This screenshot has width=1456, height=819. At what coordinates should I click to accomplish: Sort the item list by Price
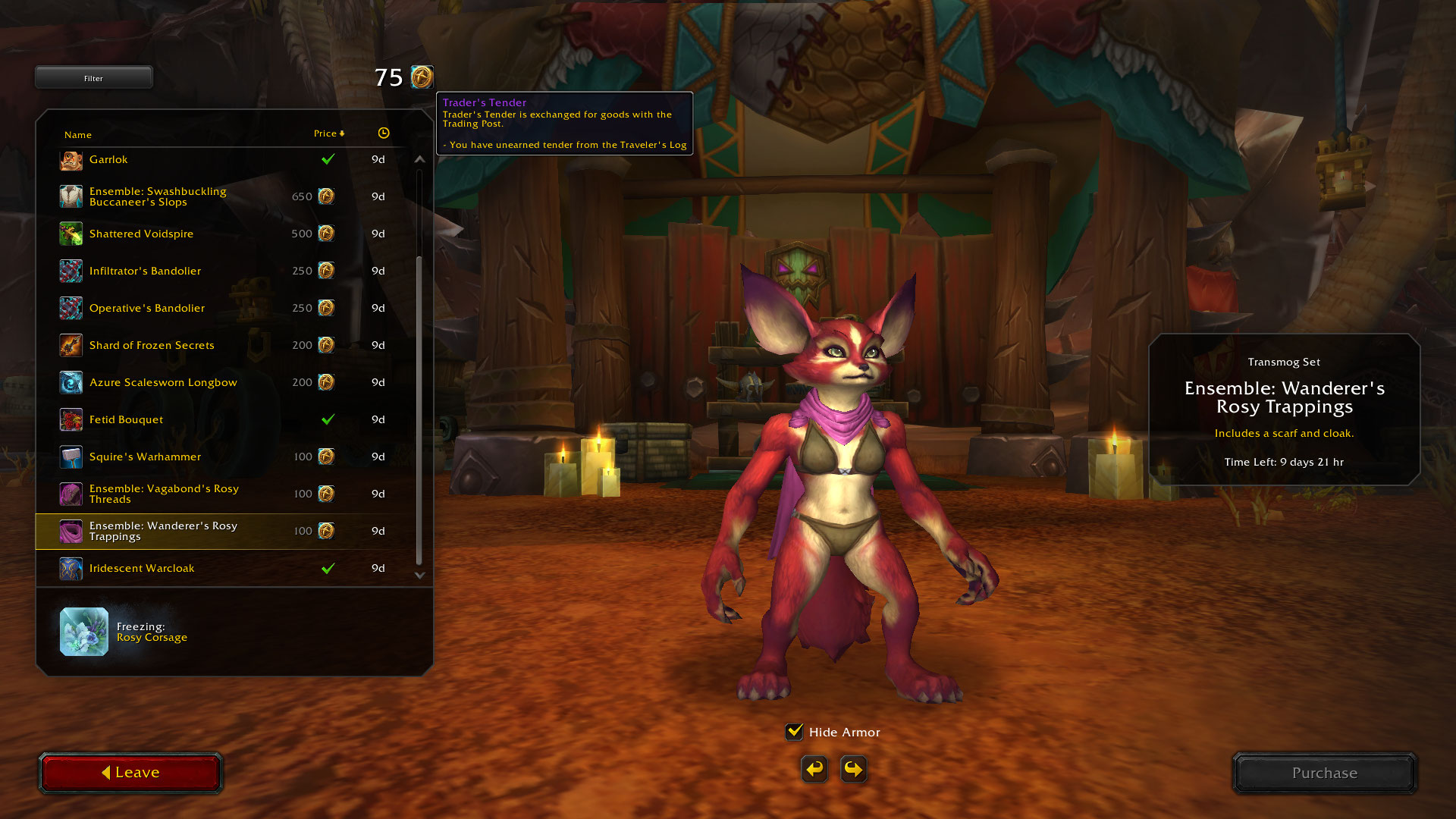[328, 133]
